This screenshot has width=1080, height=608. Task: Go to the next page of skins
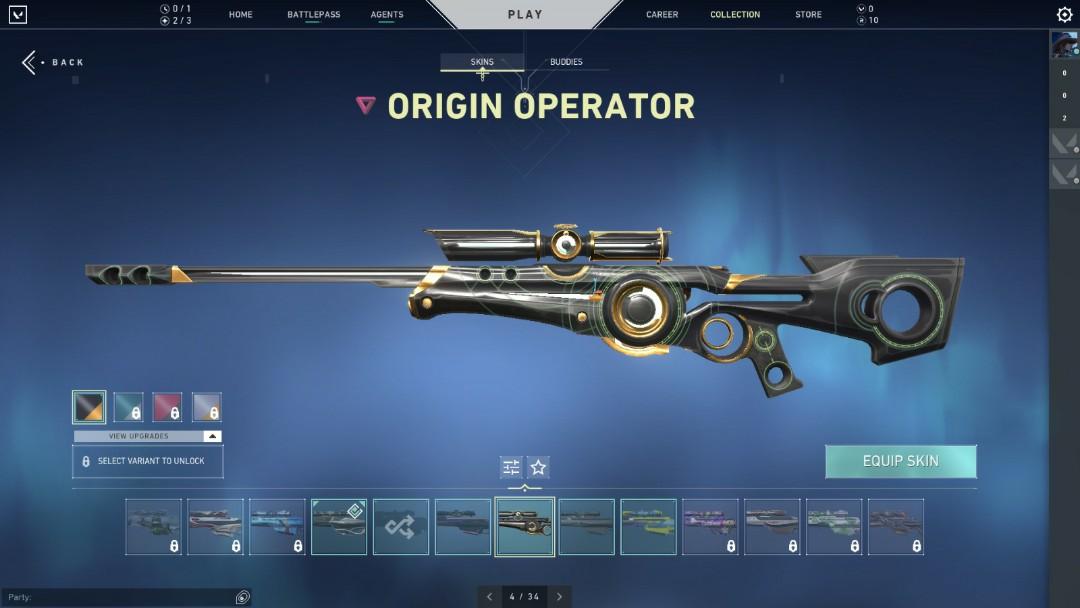tap(560, 597)
